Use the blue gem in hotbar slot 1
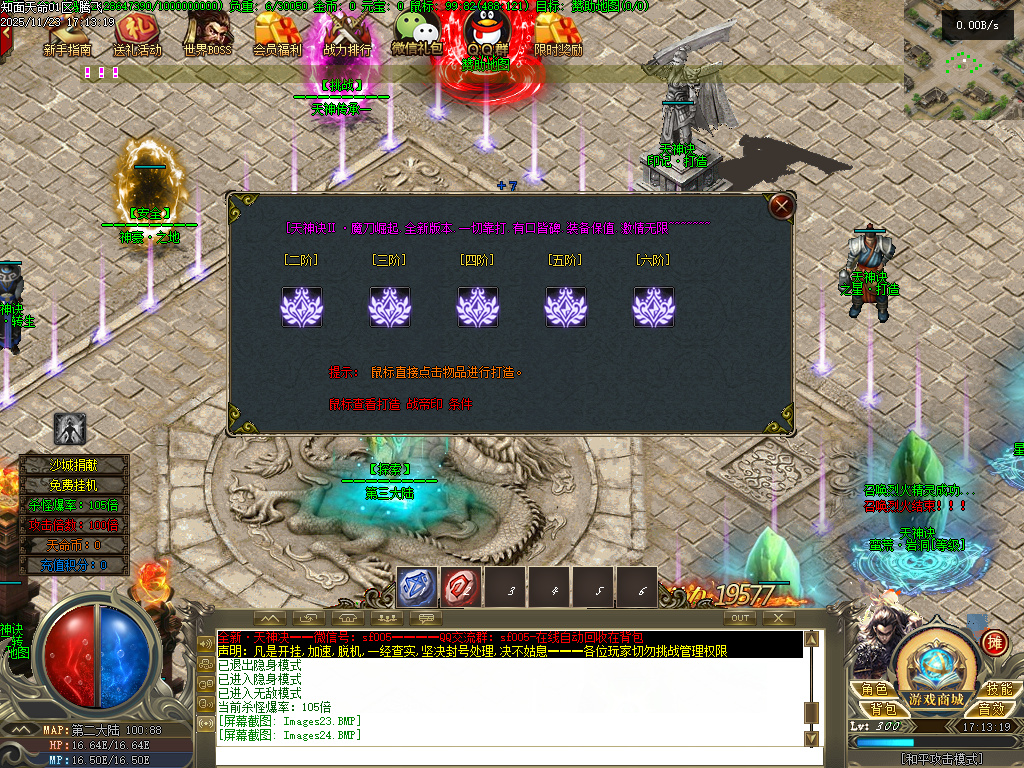1024x768 pixels. click(x=416, y=588)
